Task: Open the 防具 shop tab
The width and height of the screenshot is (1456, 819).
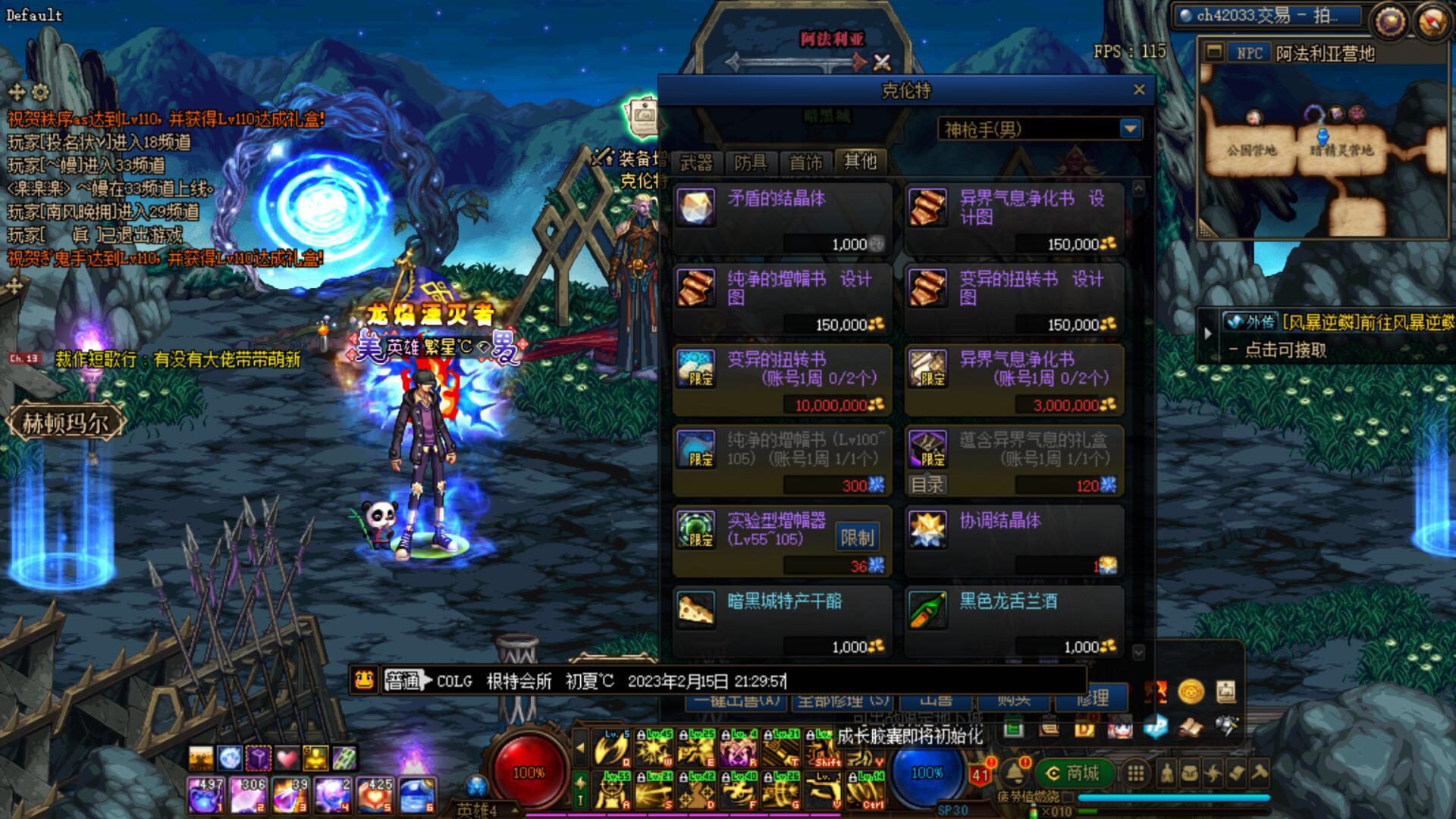Action: coord(750,162)
